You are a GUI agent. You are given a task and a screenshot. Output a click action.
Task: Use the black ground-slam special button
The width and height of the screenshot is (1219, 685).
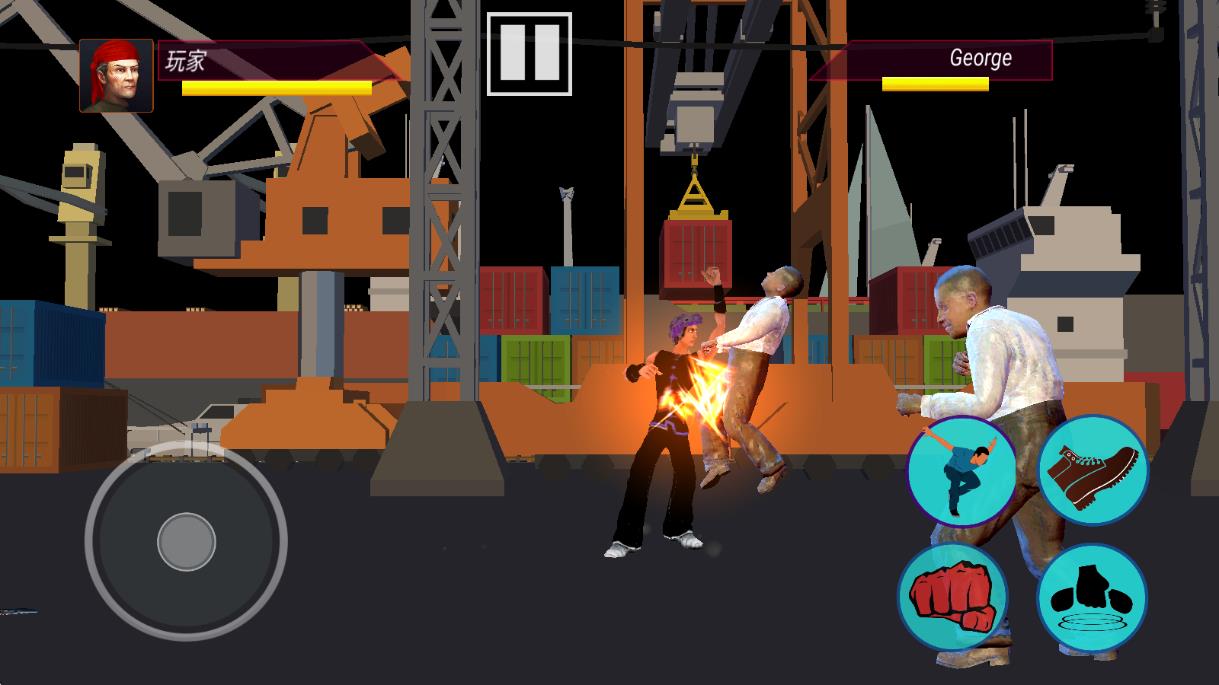(1091, 599)
